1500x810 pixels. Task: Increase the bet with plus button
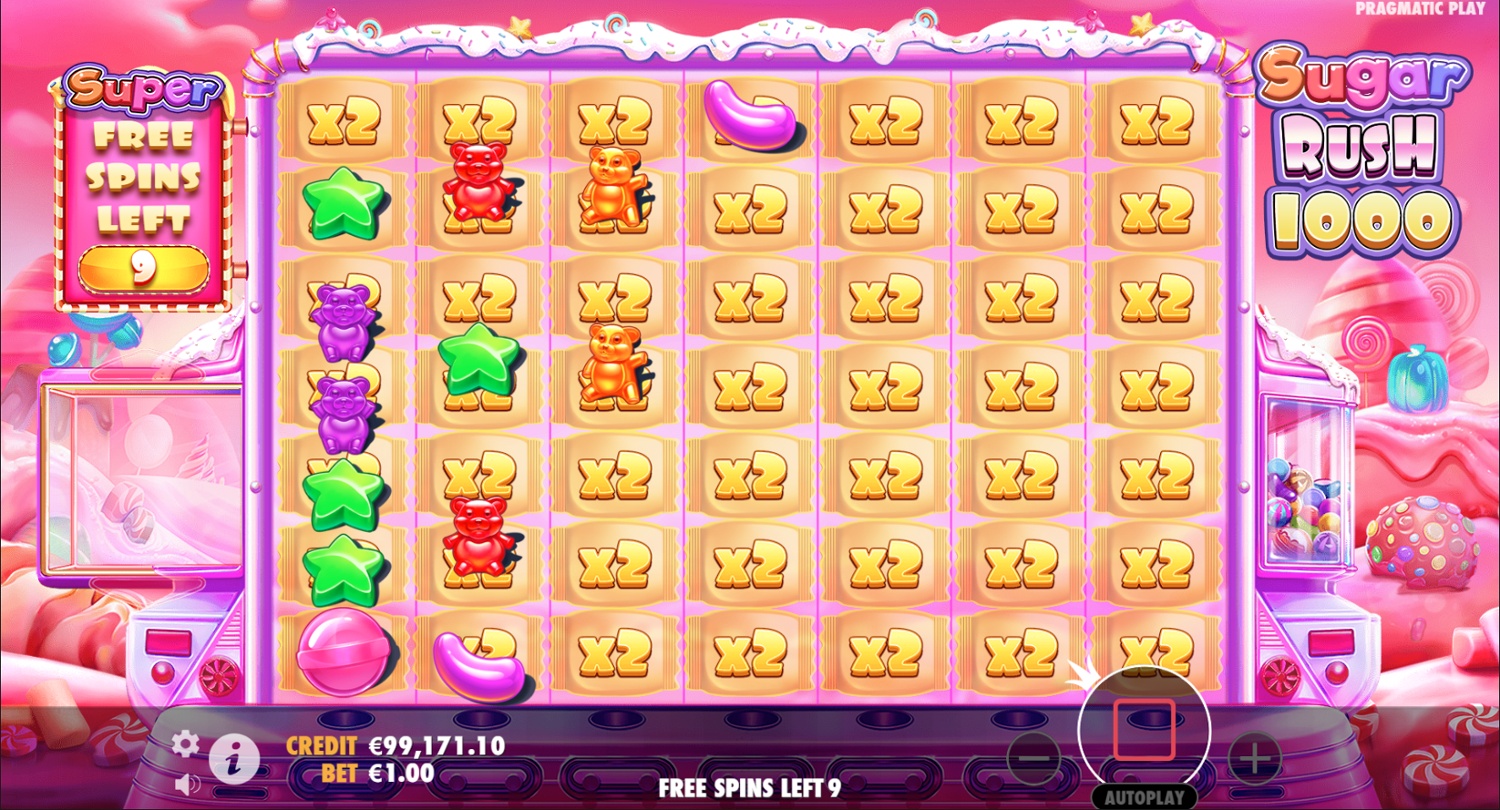click(x=1253, y=760)
